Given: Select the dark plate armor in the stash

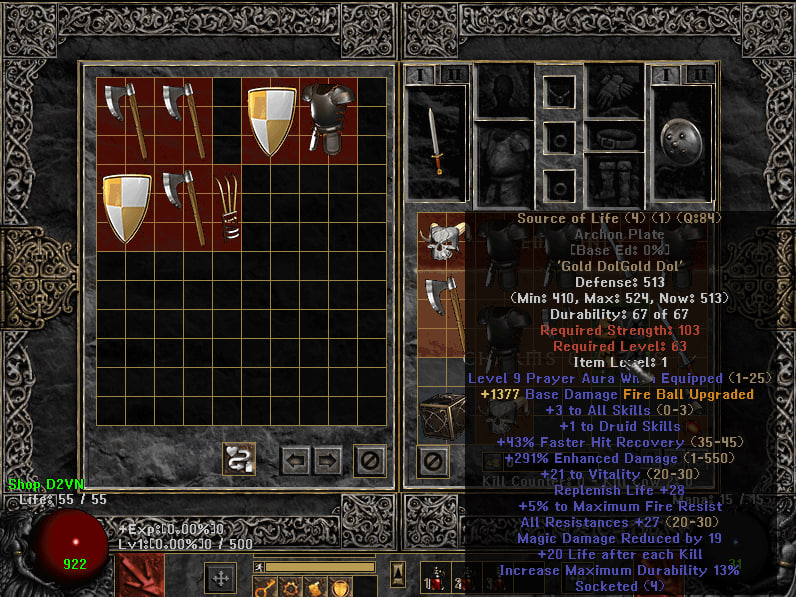Looking at the screenshot, I should pos(329,118).
